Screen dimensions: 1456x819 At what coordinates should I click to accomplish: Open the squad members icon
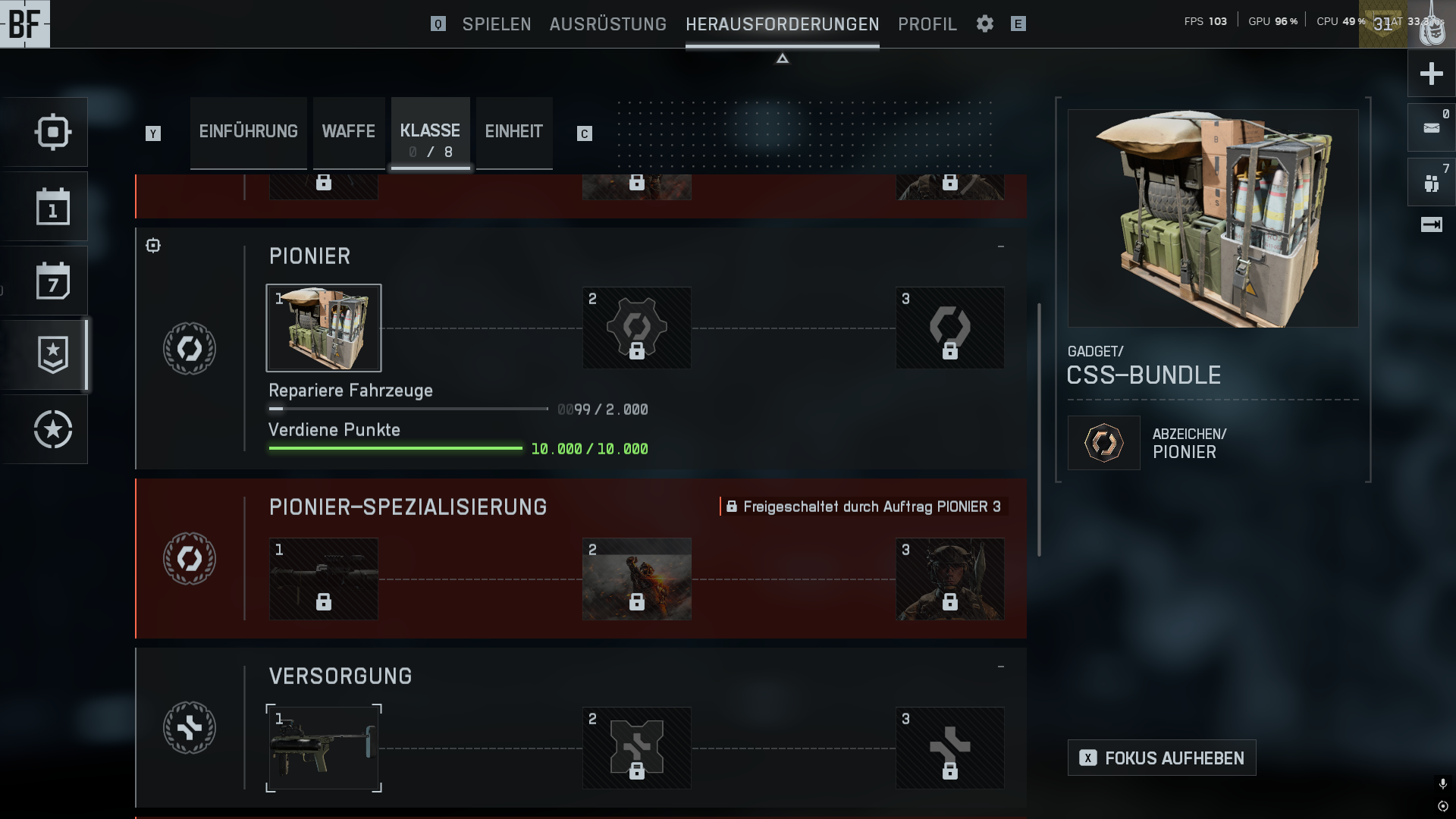(x=1431, y=183)
